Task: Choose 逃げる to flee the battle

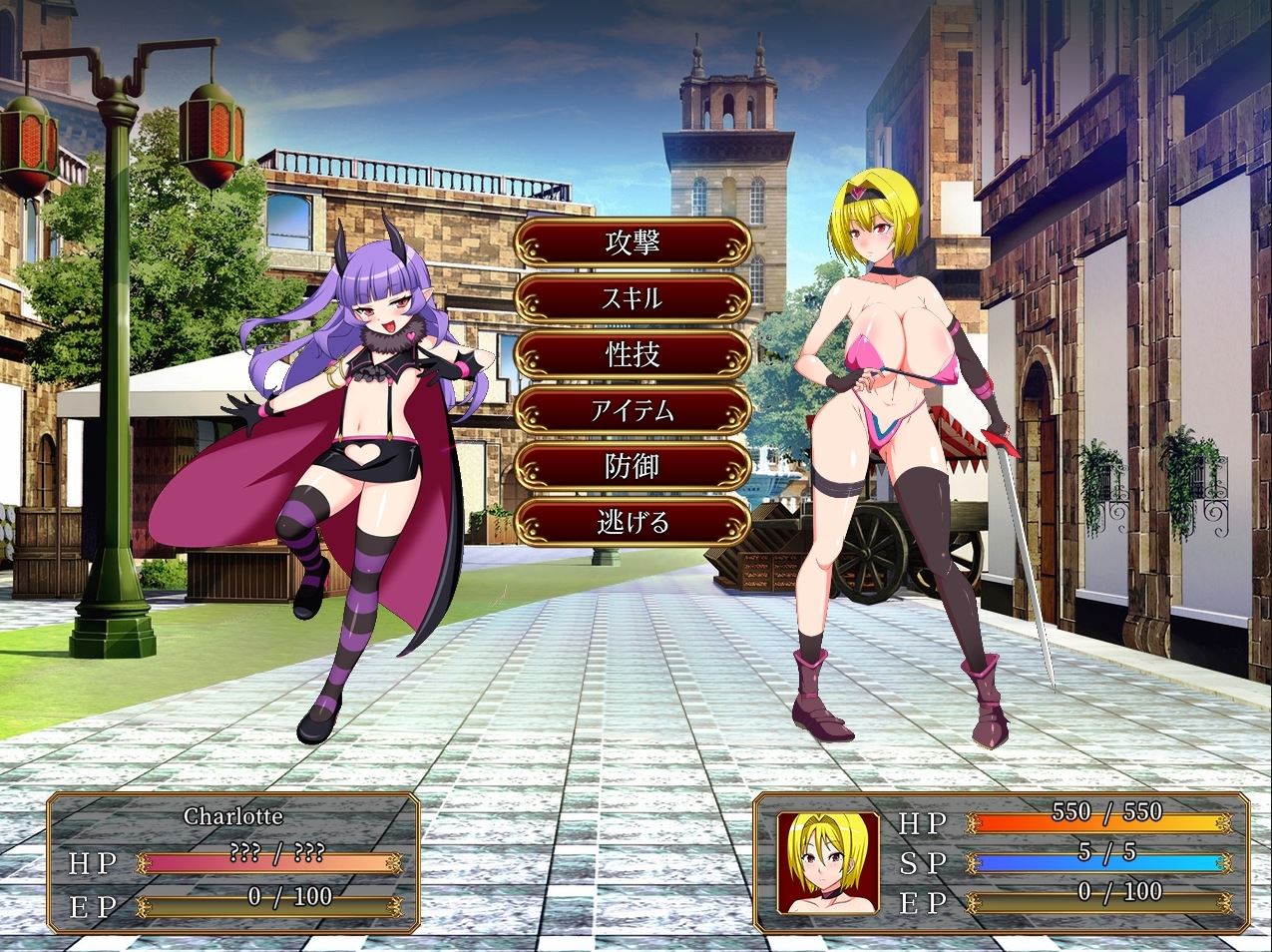Action: (633, 522)
